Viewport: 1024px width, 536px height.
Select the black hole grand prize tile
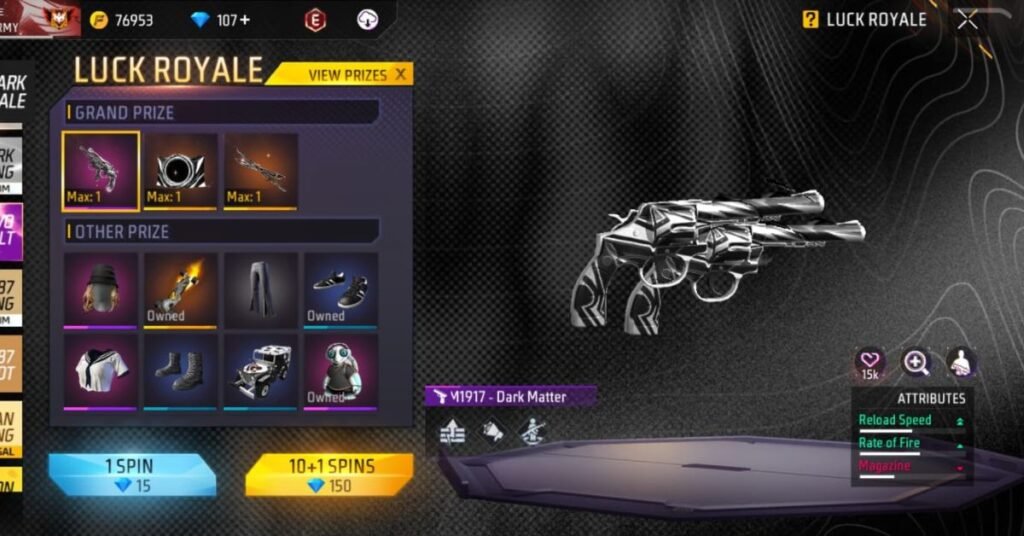coord(180,171)
